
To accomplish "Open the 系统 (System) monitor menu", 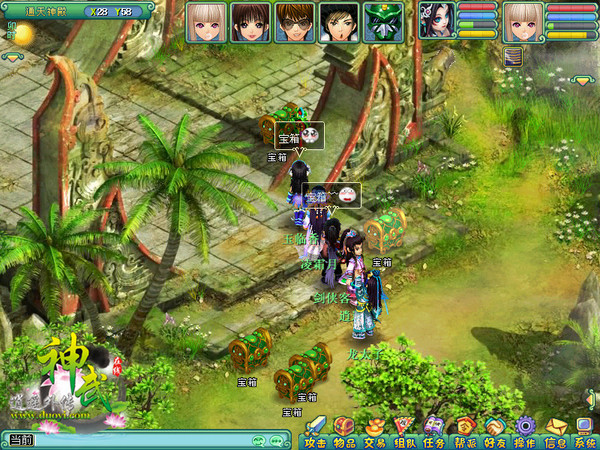I will click(584, 431).
